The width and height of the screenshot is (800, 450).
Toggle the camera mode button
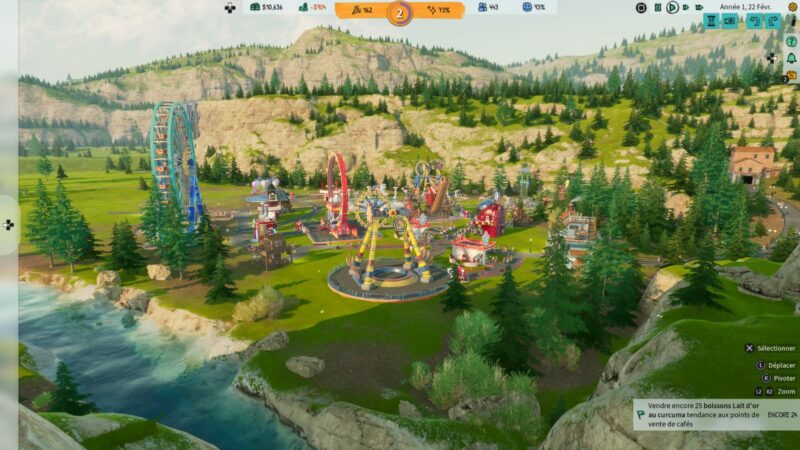[x=730, y=21]
